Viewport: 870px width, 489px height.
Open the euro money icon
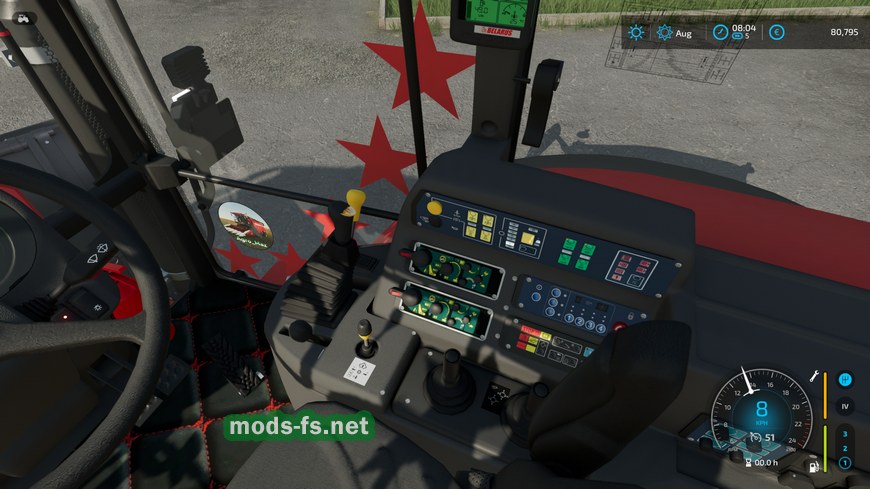click(x=776, y=33)
